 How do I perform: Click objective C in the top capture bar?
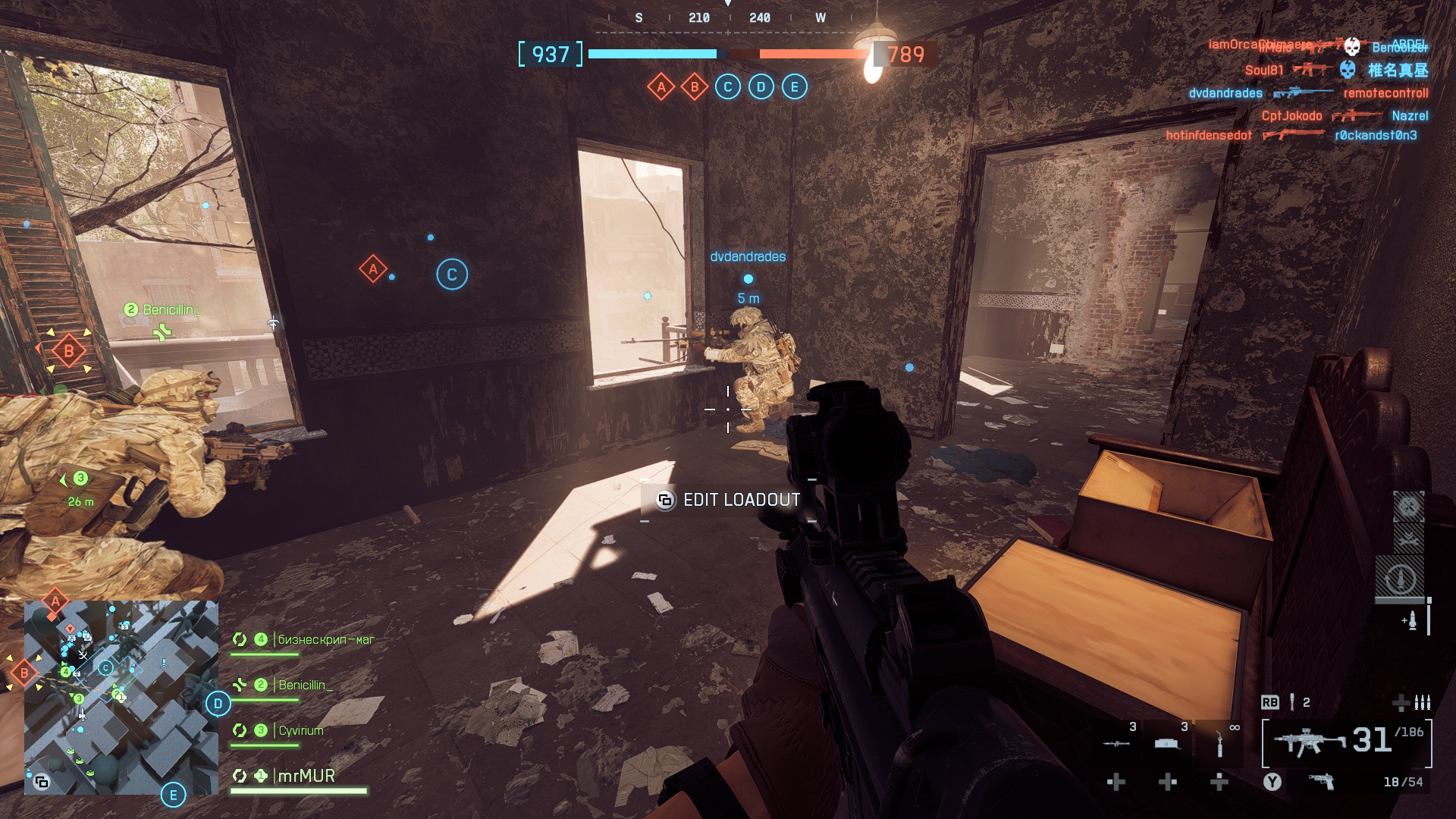point(728,87)
